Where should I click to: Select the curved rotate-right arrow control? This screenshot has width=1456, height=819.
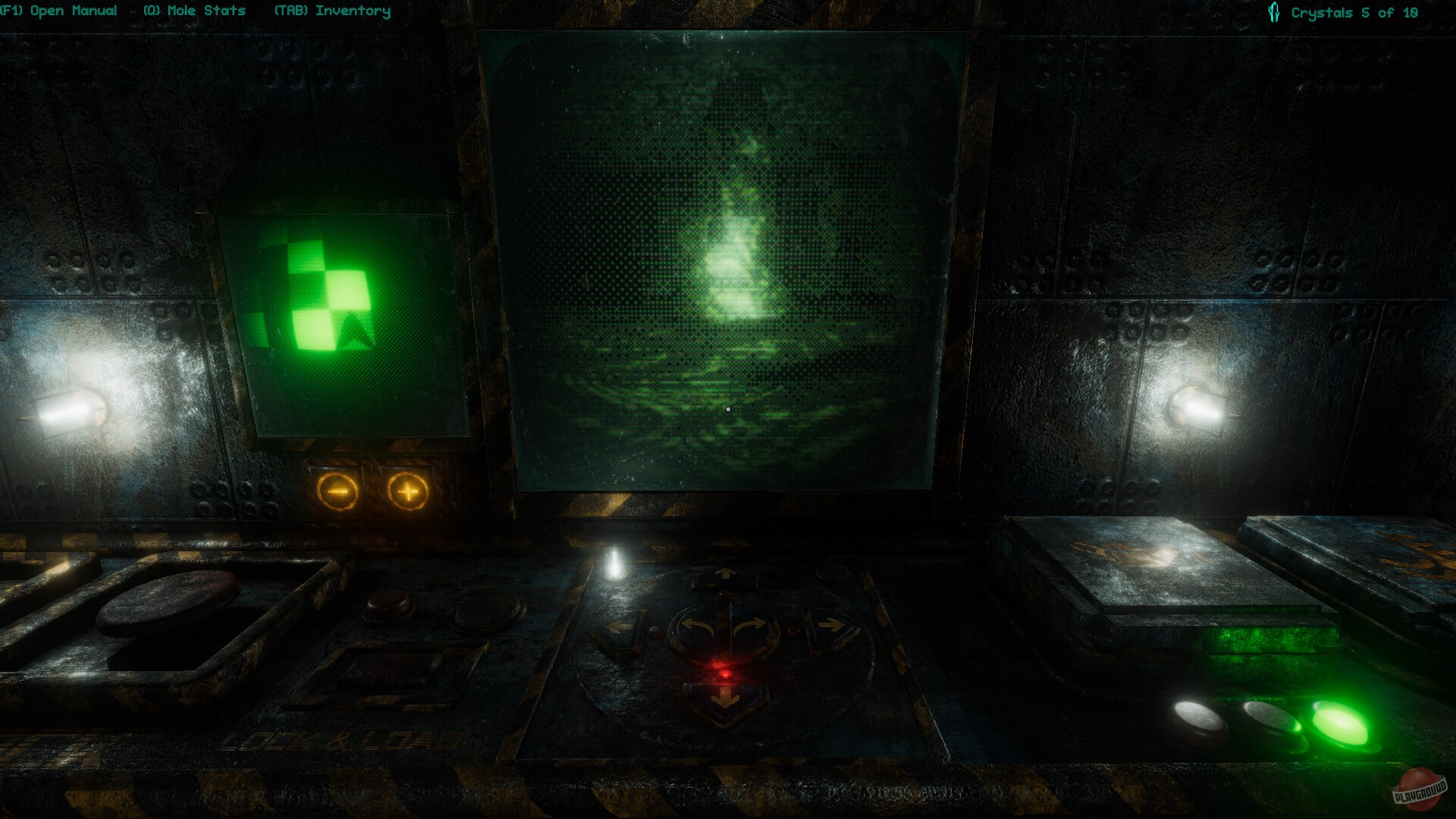click(x=749, y=626)
